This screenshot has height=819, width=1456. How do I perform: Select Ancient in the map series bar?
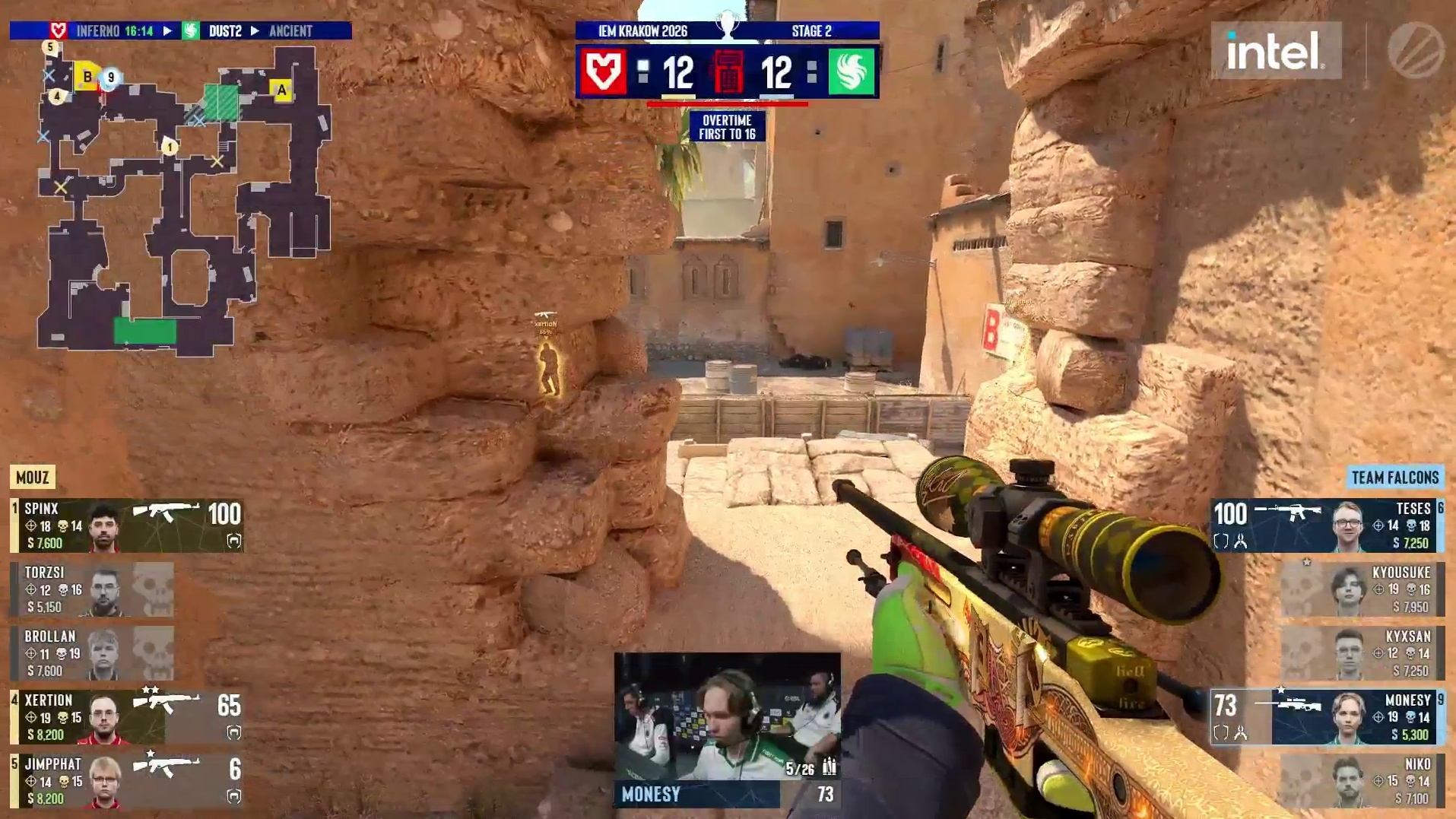tap(290, 31)
